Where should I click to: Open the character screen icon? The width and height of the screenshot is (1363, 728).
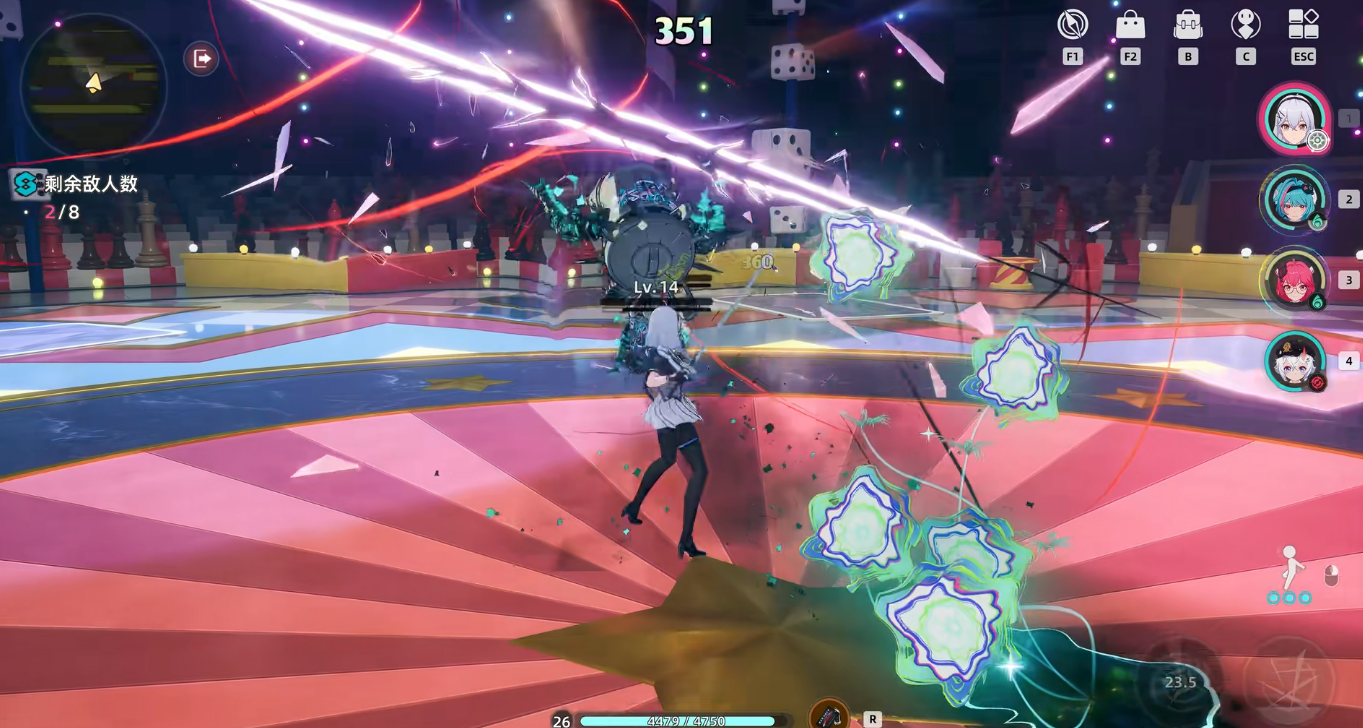[x=1245, y=25]
